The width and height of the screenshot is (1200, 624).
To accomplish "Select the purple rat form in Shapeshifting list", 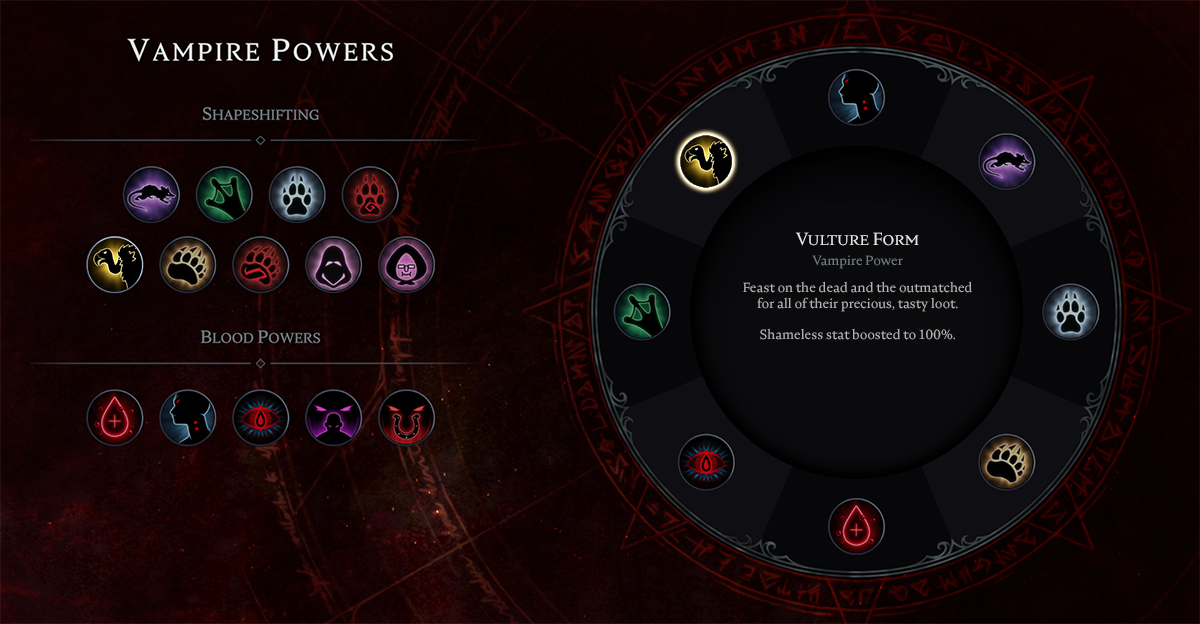I will [x=151, y=194].
